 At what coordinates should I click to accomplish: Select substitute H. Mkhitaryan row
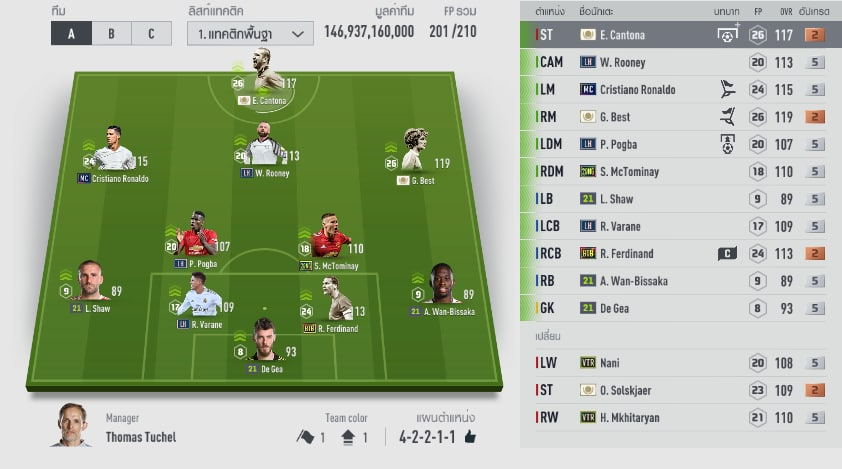pos(680,417)
